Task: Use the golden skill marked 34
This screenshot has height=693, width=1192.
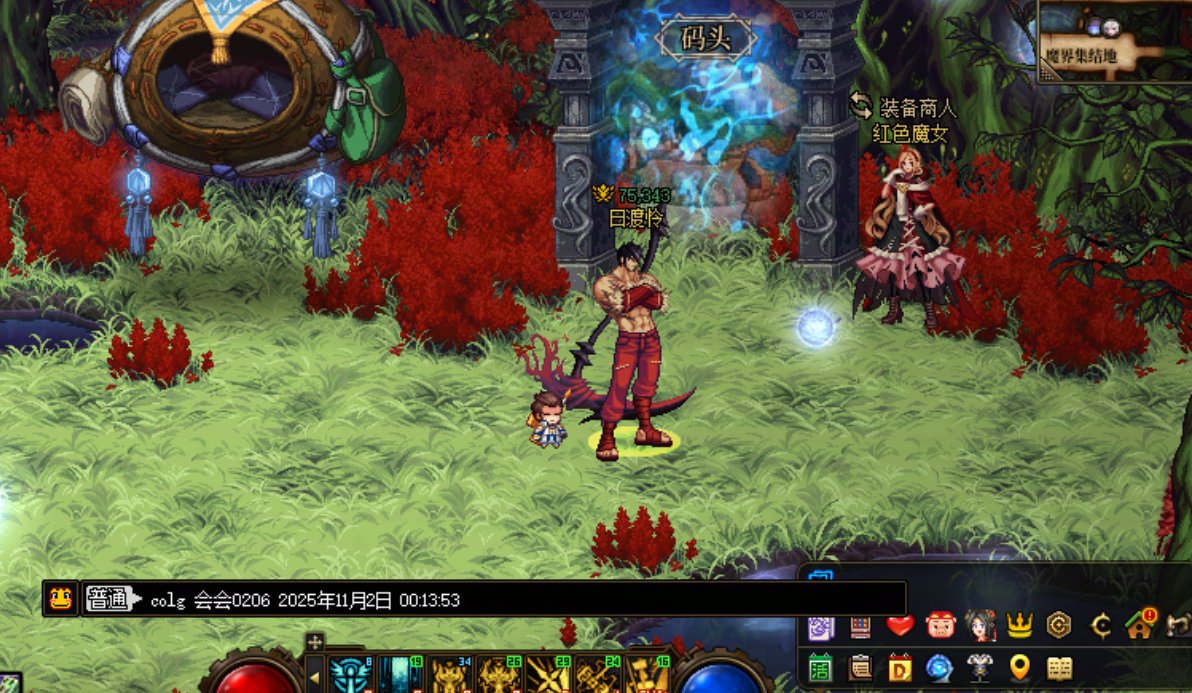Action: pyautogui.click(x=450, y=674)
